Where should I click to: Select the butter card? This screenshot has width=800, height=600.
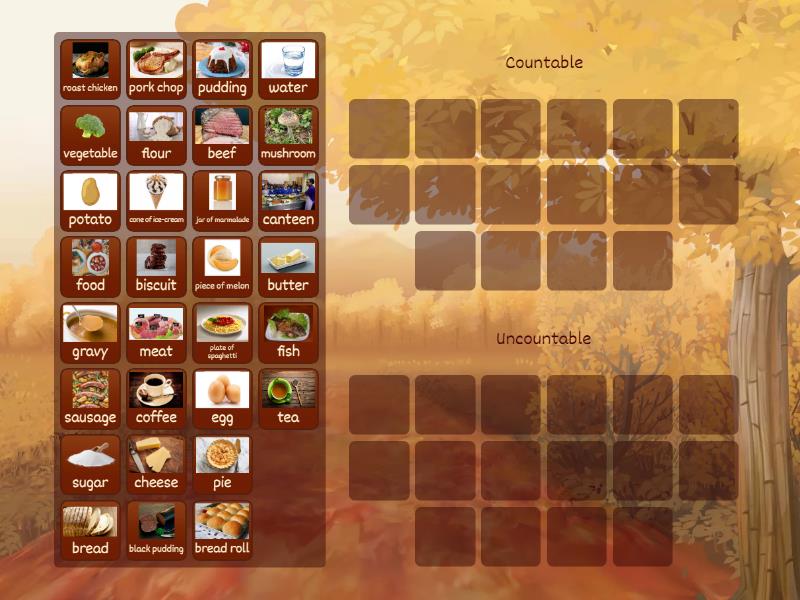coord(288,267)
